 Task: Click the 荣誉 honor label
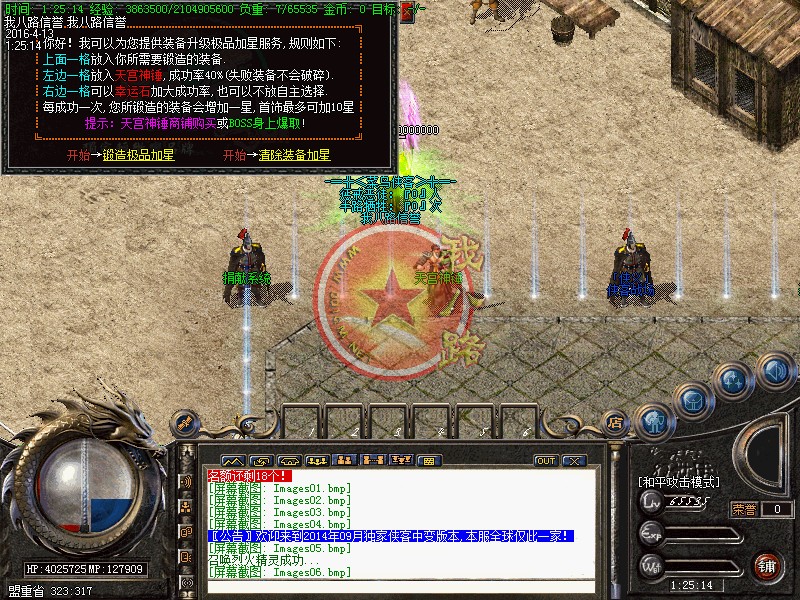click(x=745, y=509)
